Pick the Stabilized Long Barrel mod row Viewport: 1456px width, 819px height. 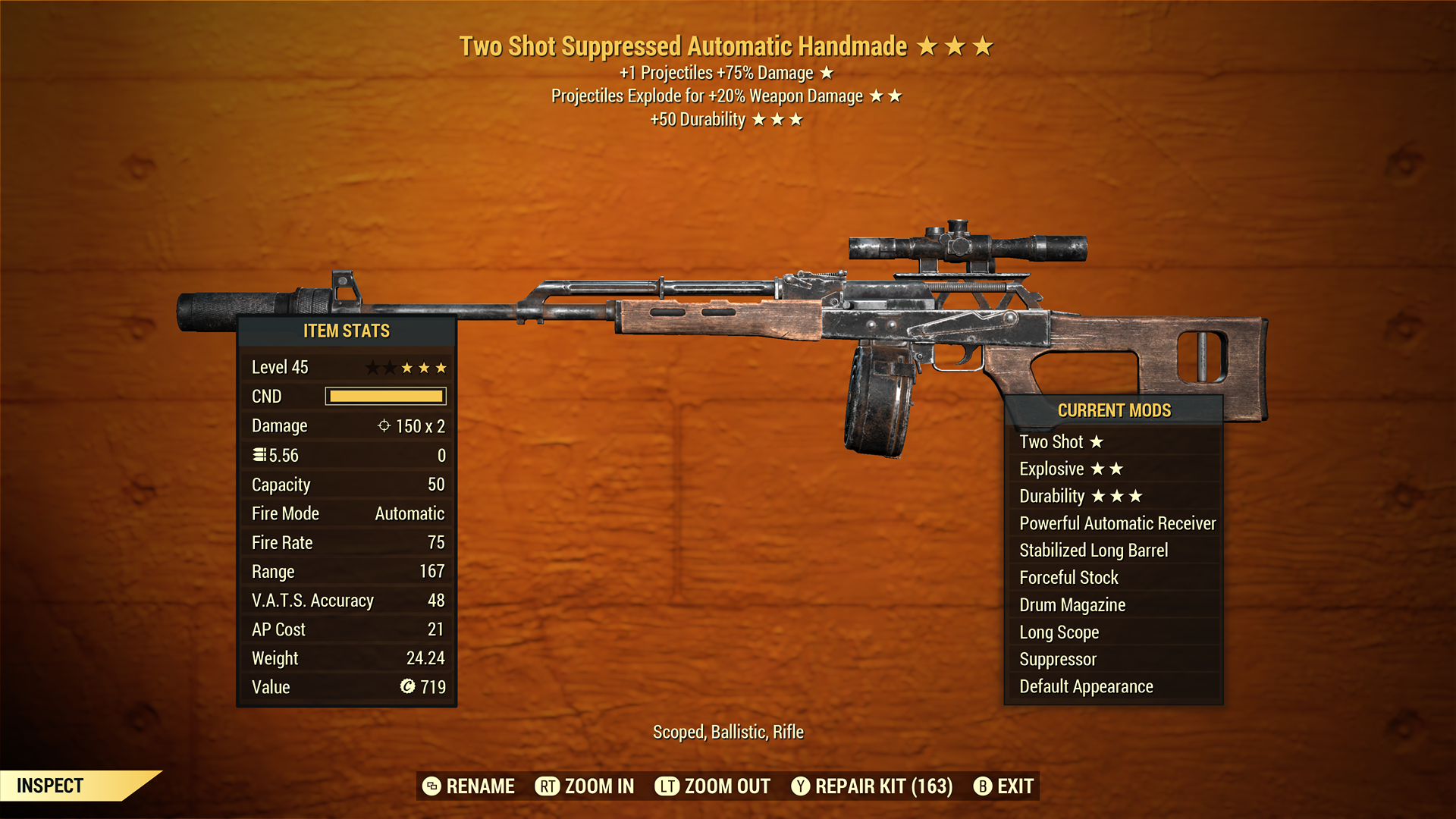click(1093, 551)
